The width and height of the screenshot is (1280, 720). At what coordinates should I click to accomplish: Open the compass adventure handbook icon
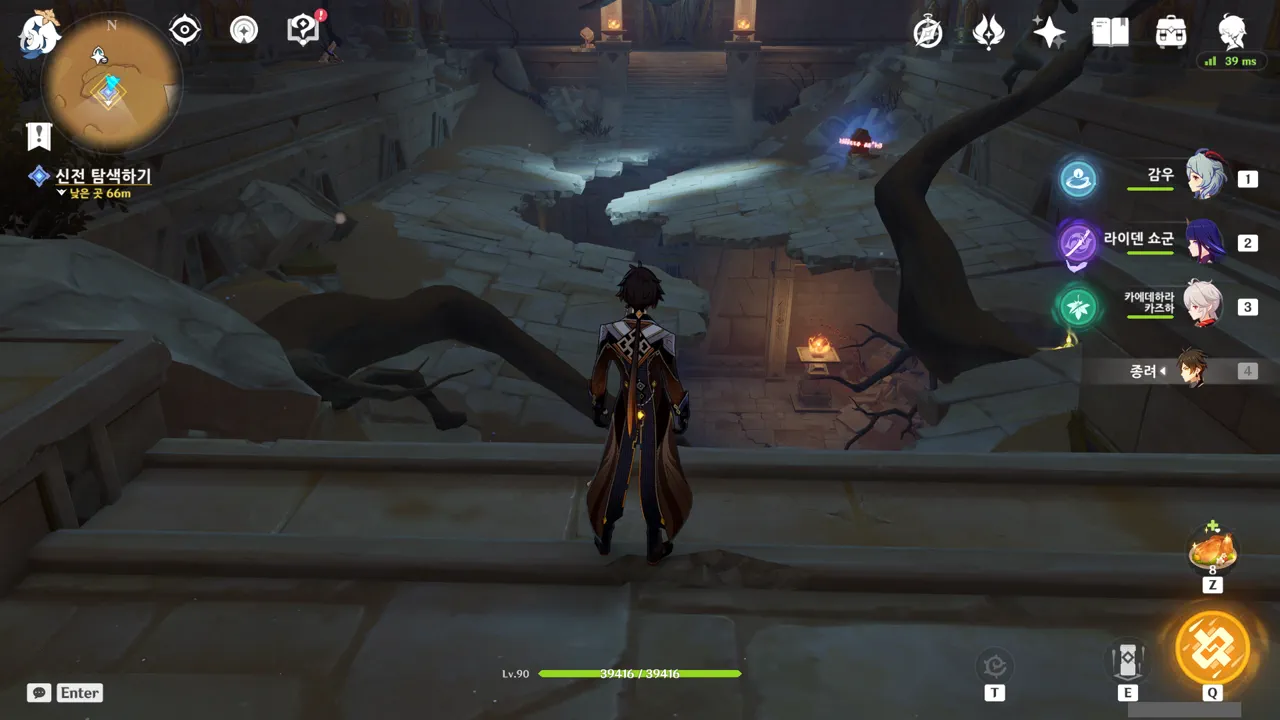[x=928, y=33]
